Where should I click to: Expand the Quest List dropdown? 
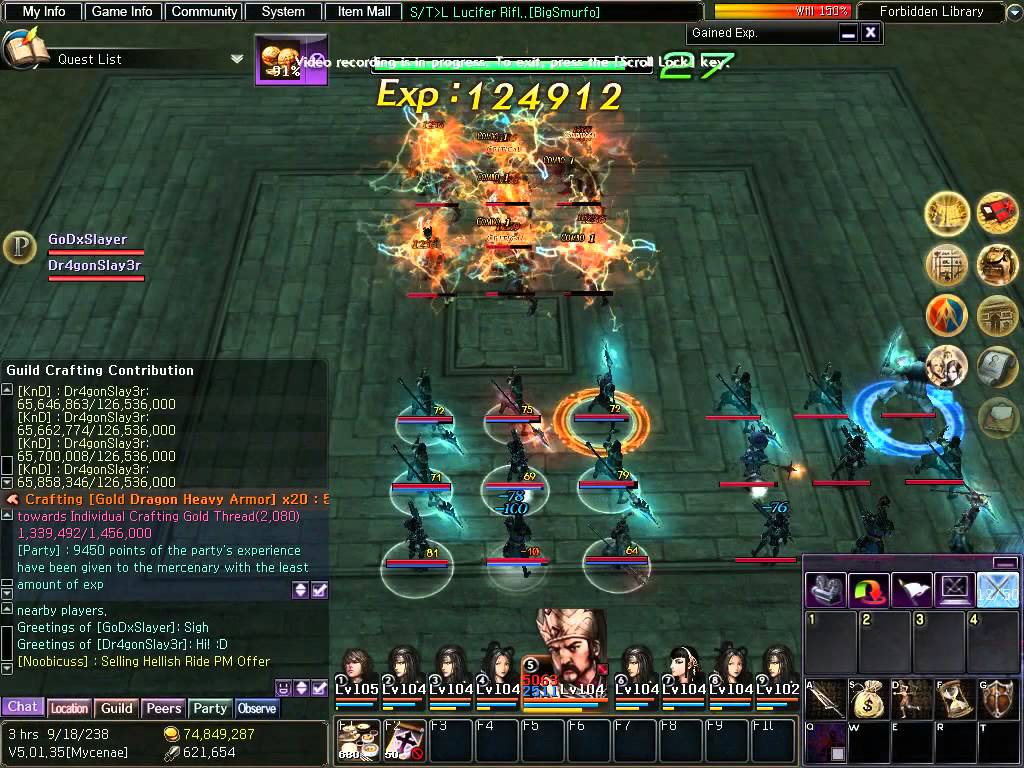coord(237,59)
